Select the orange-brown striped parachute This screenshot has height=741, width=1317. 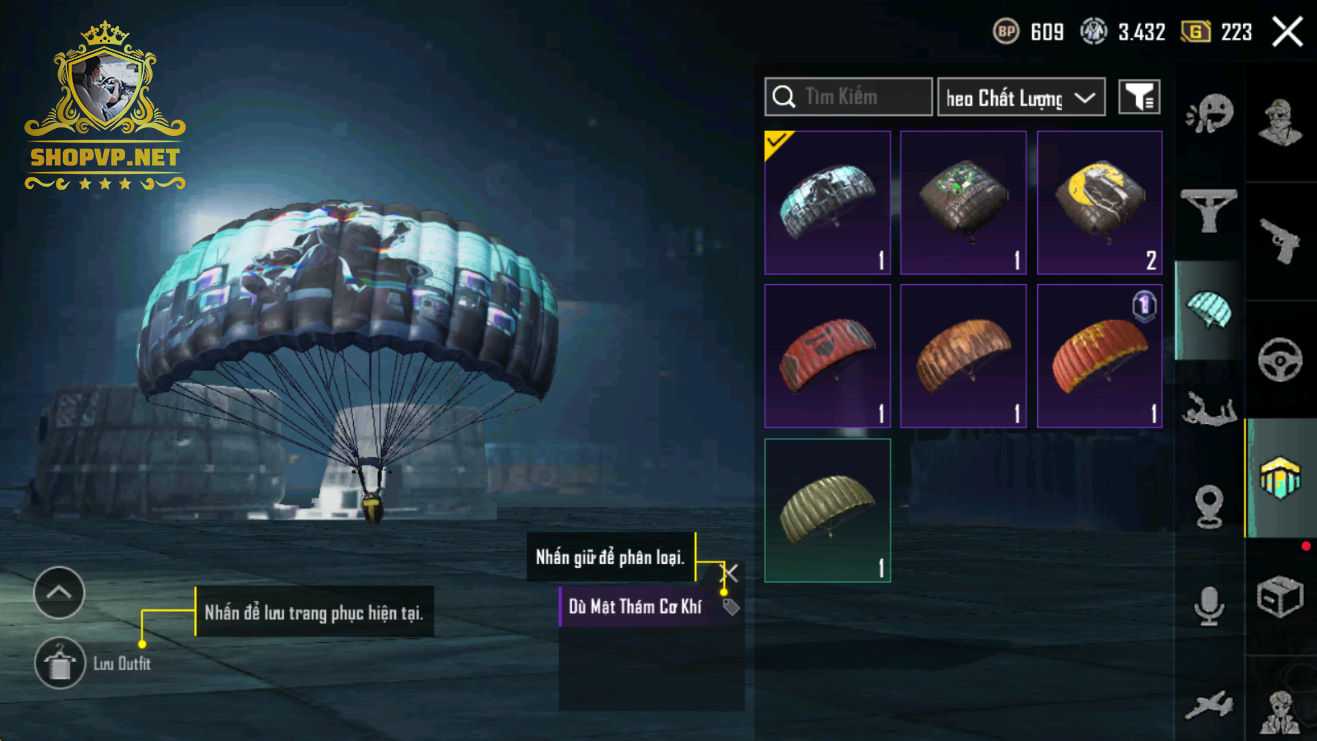pyautogui.click(x=963, y=355)
